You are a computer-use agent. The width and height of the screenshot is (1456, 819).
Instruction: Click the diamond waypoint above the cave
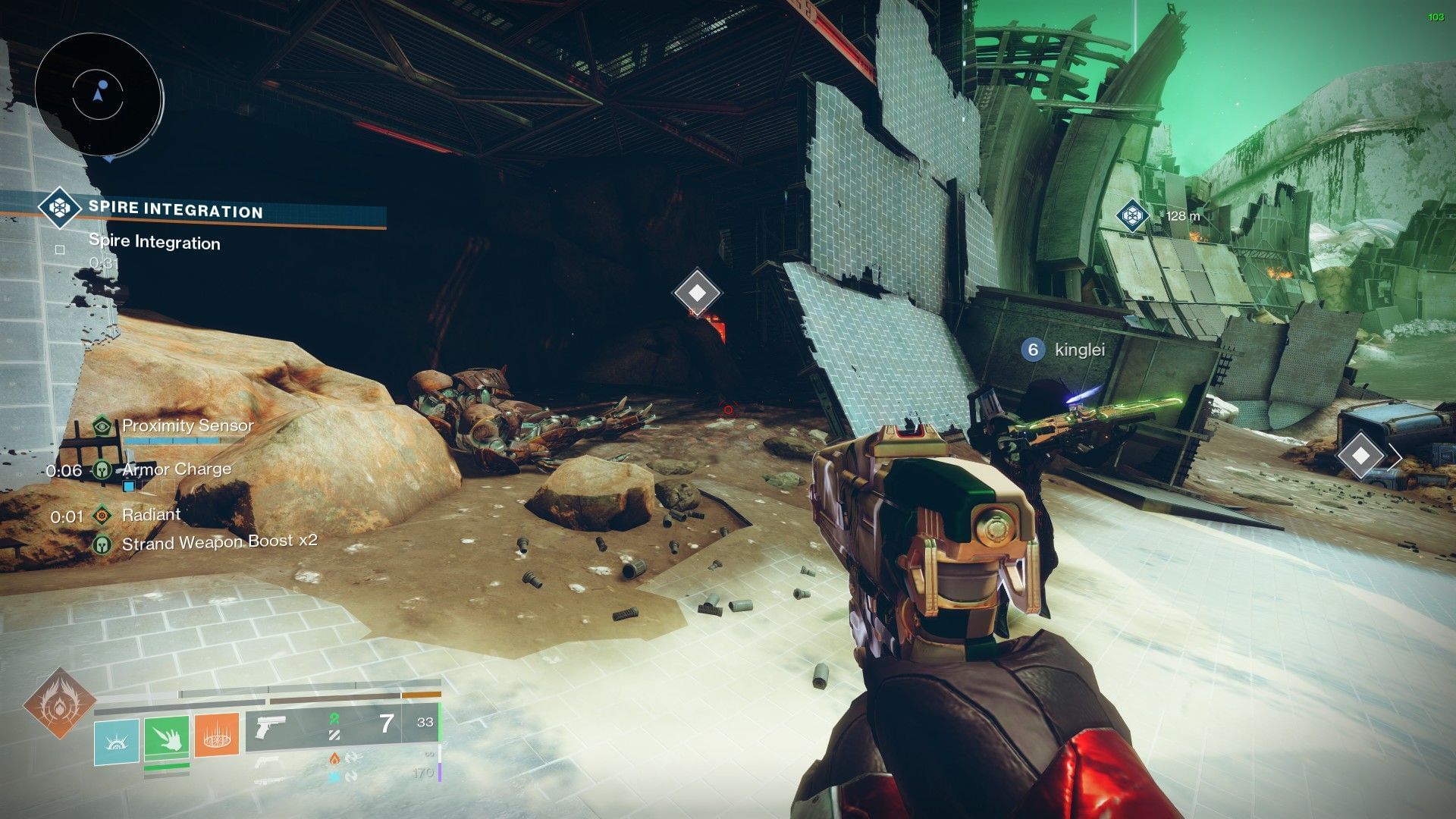[x=698, y=293]
